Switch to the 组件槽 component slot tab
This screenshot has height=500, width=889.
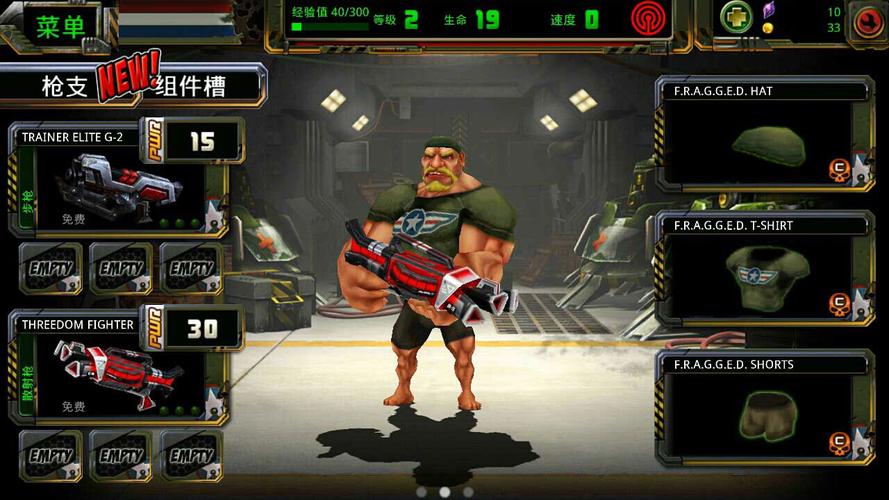point(191,86)
